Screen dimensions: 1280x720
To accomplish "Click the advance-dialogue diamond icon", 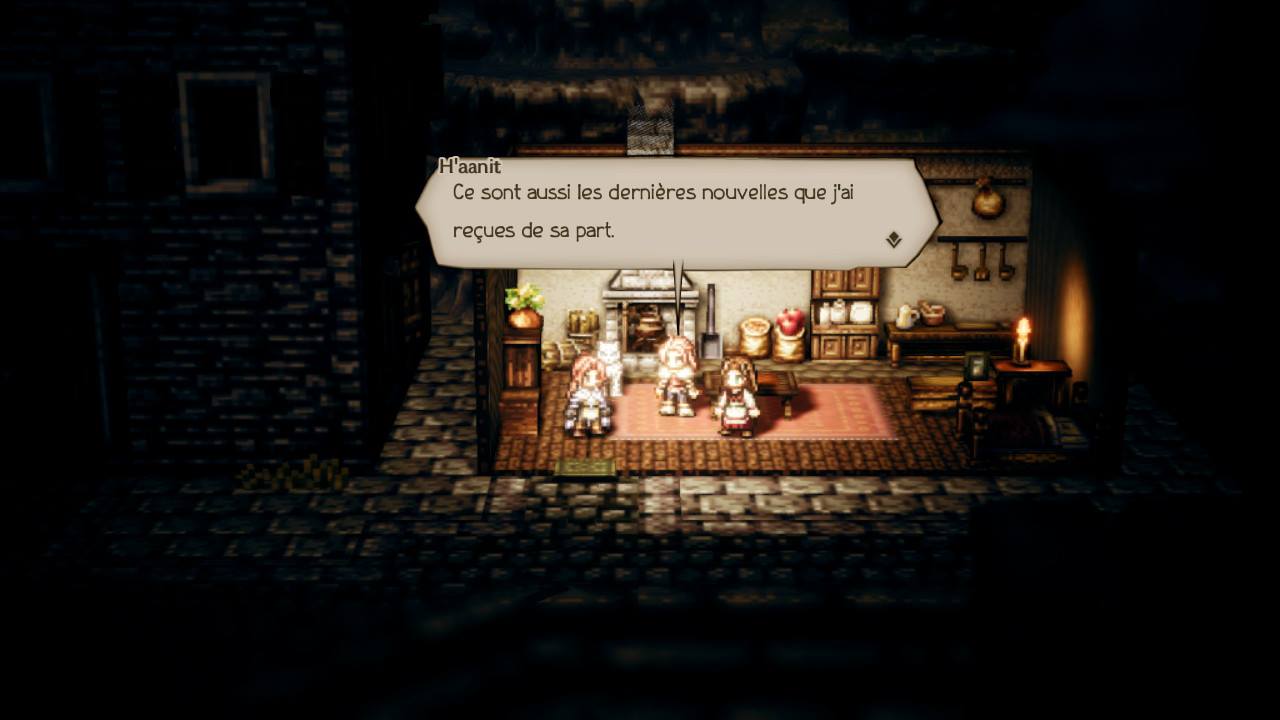I will point(895,240).
